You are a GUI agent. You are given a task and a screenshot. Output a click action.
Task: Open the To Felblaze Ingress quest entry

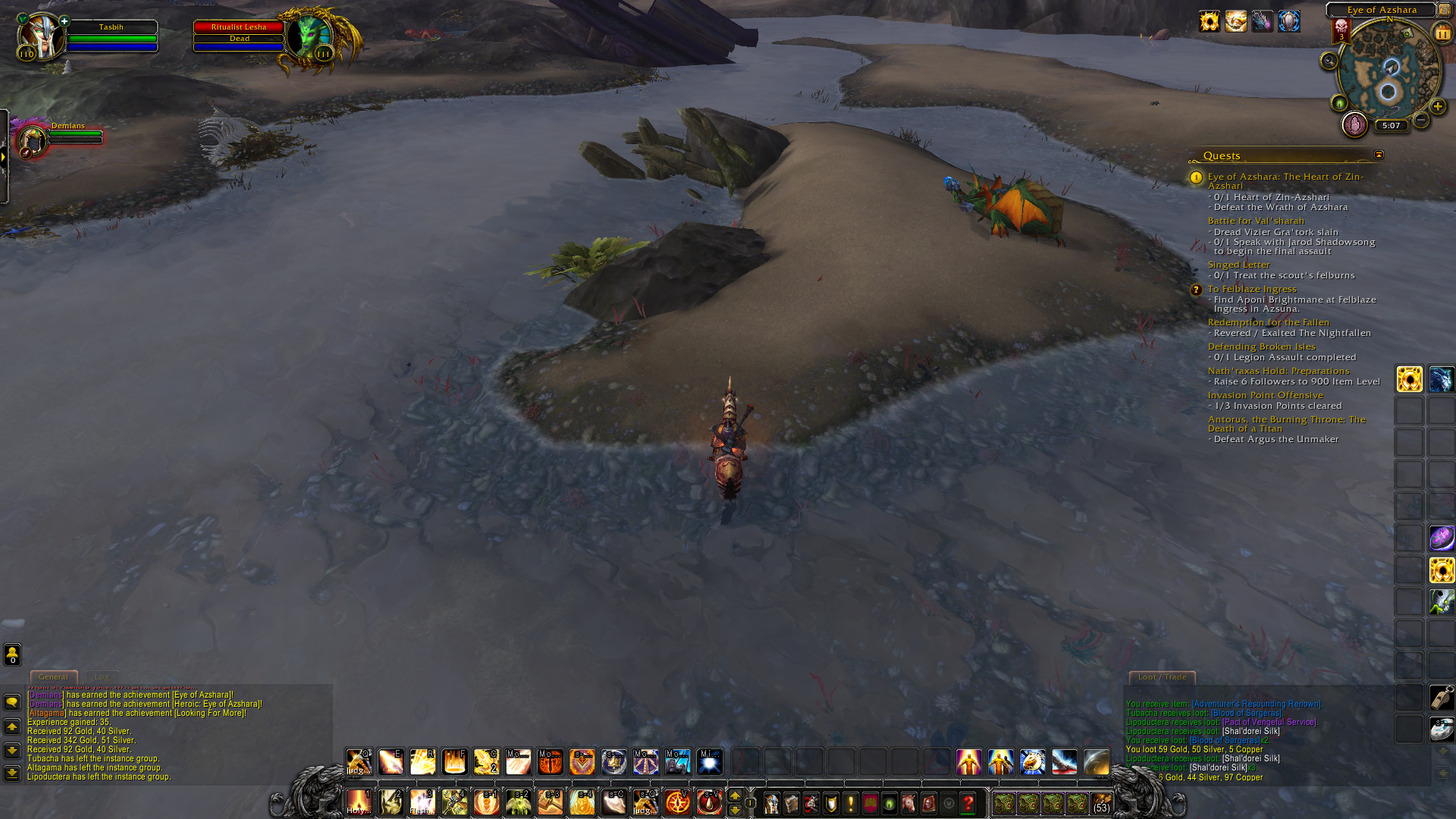(1252, 289)
